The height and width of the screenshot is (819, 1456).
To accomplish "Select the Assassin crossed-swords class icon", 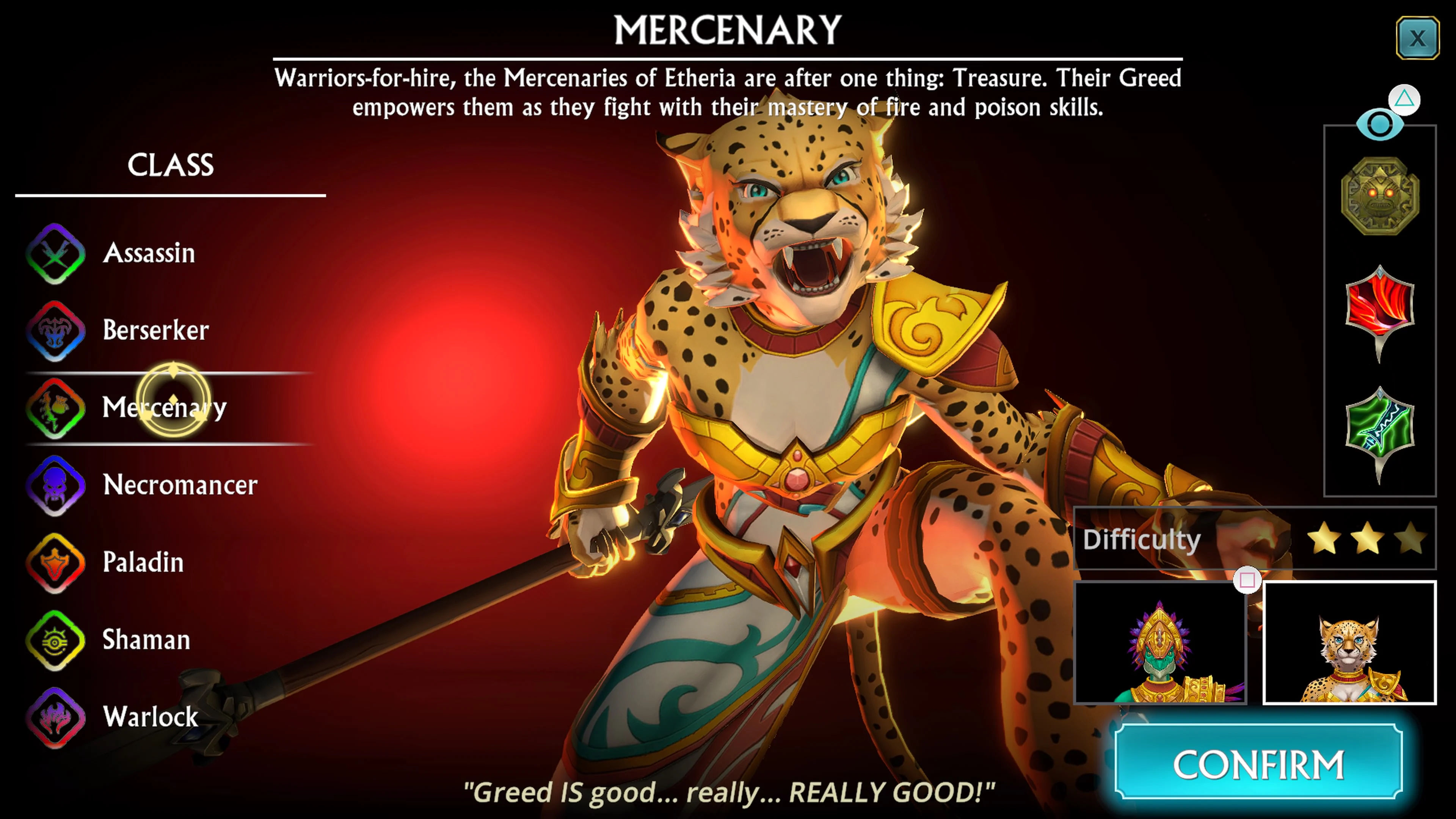I will [56, 254].
